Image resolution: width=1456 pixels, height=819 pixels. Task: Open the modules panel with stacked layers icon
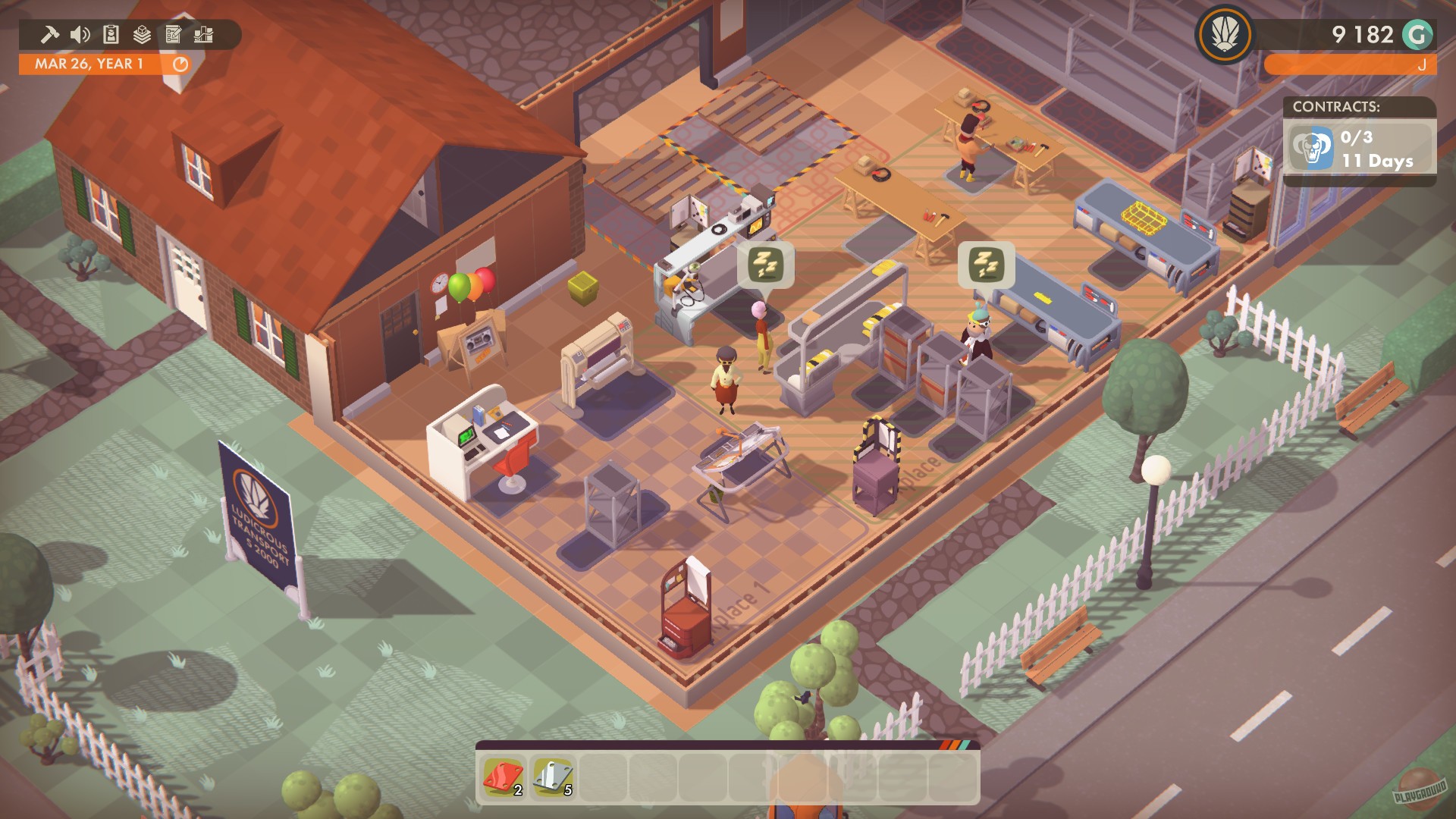[x=142, y=34]
